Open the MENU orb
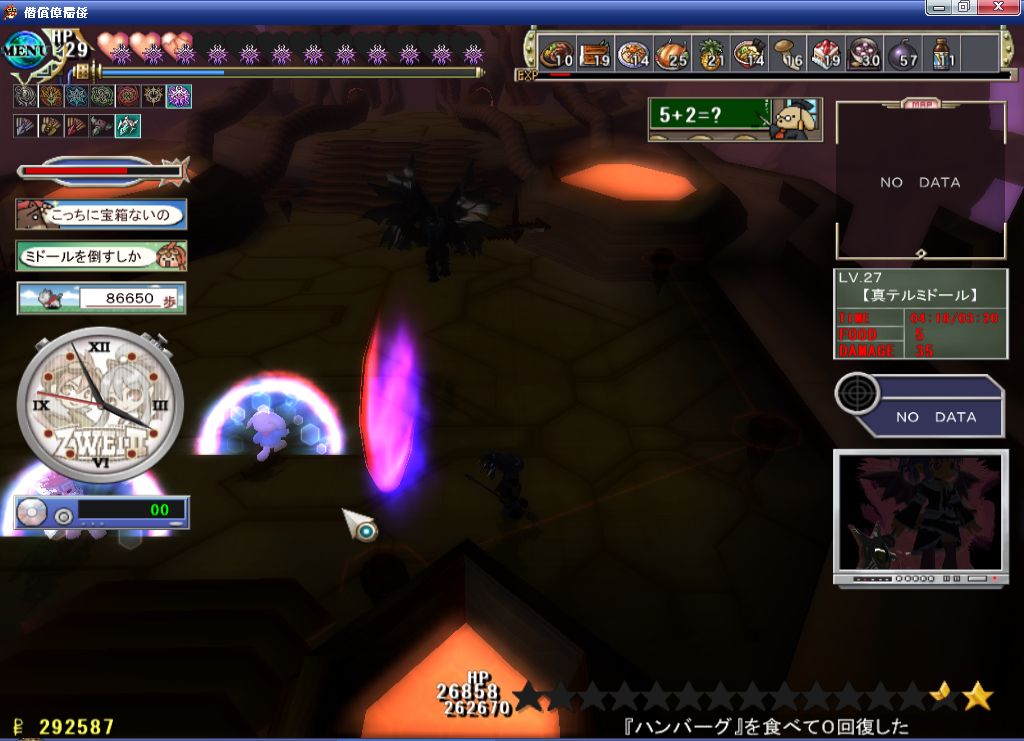The image size is (1024, 741). [28, 49]
